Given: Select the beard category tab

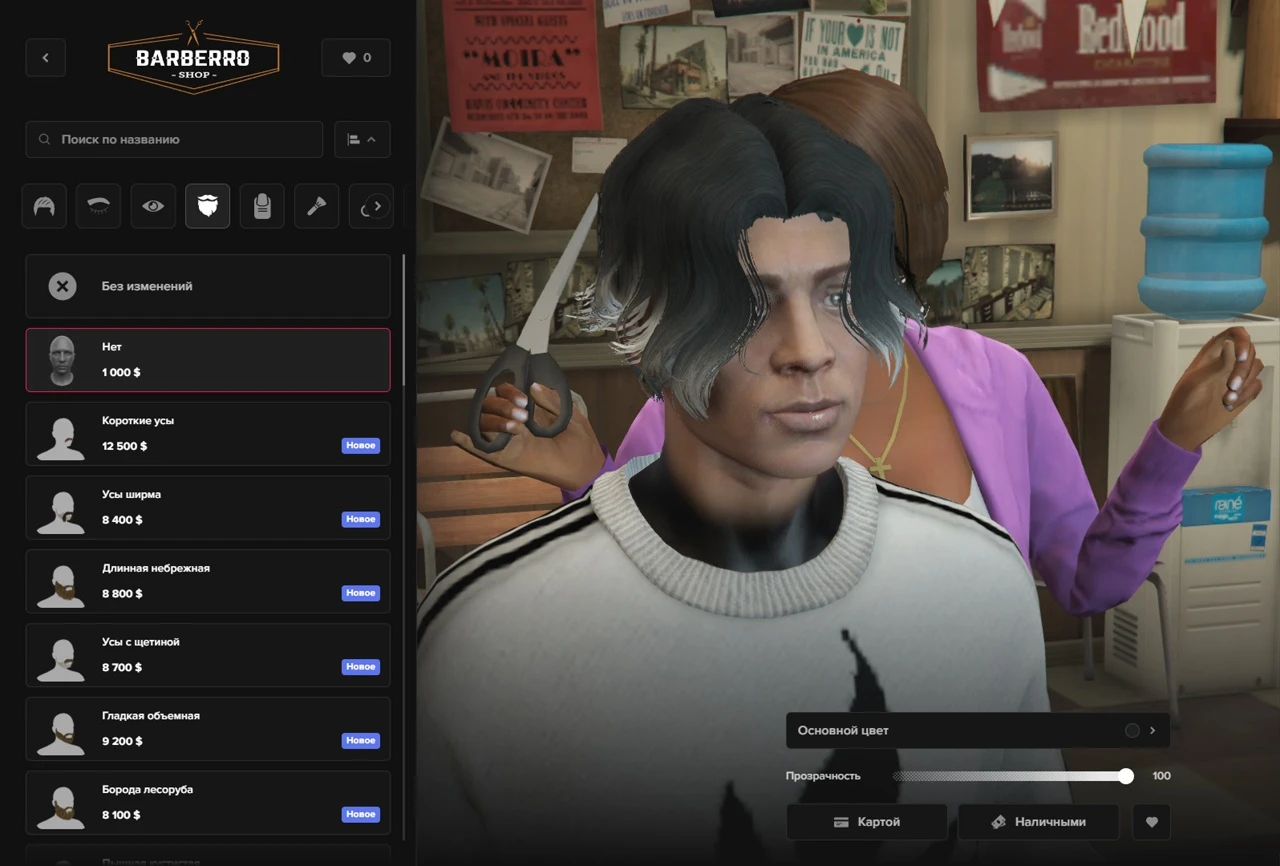Looking at the screenshot, I should (207, 207).
